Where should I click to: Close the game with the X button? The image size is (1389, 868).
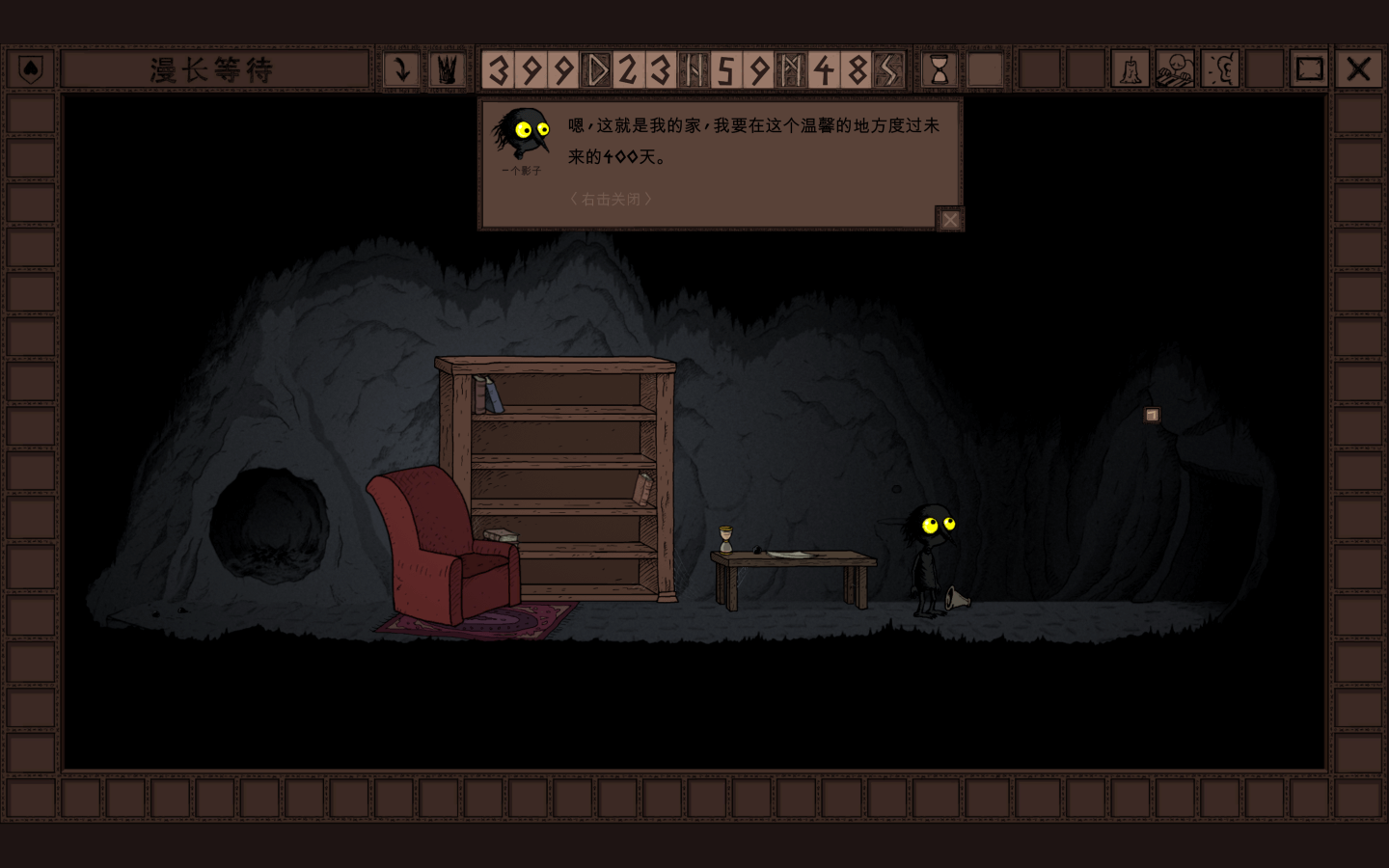pos(1358,69)
